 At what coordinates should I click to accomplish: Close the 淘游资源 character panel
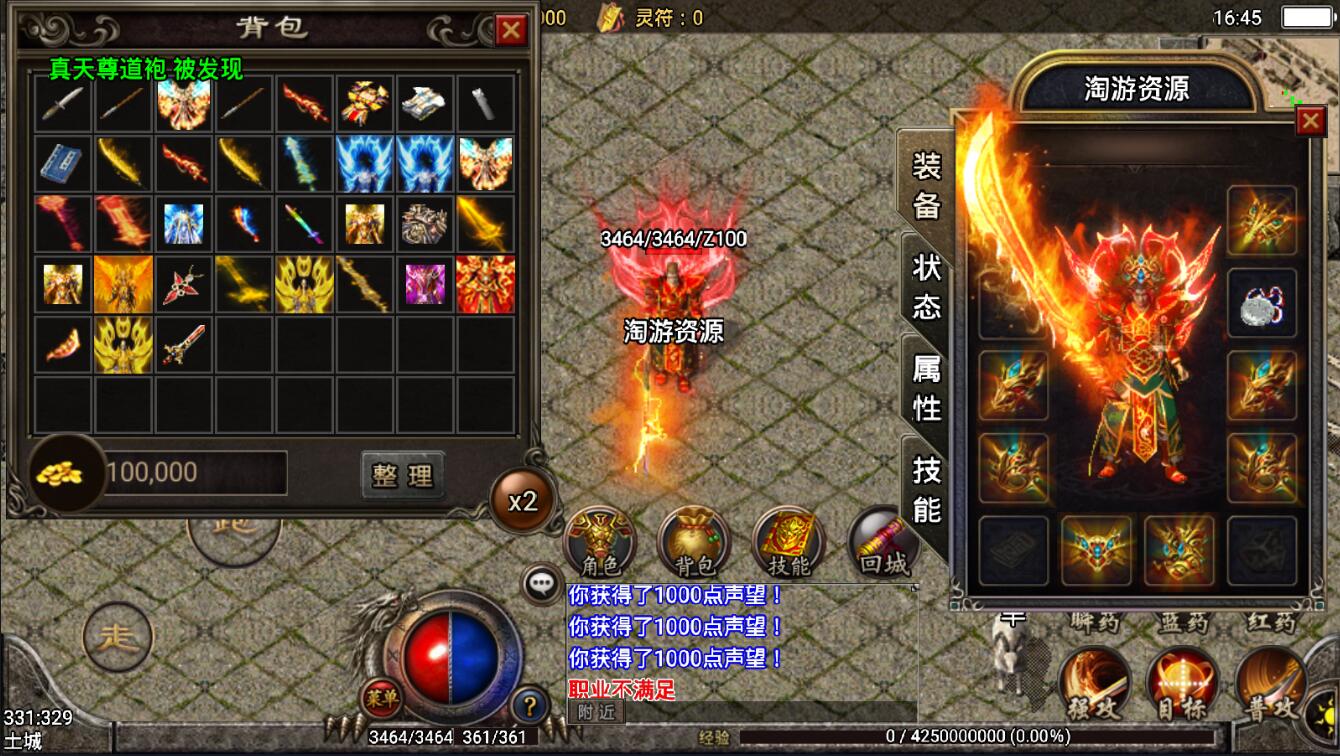(x=1309, y=121)
